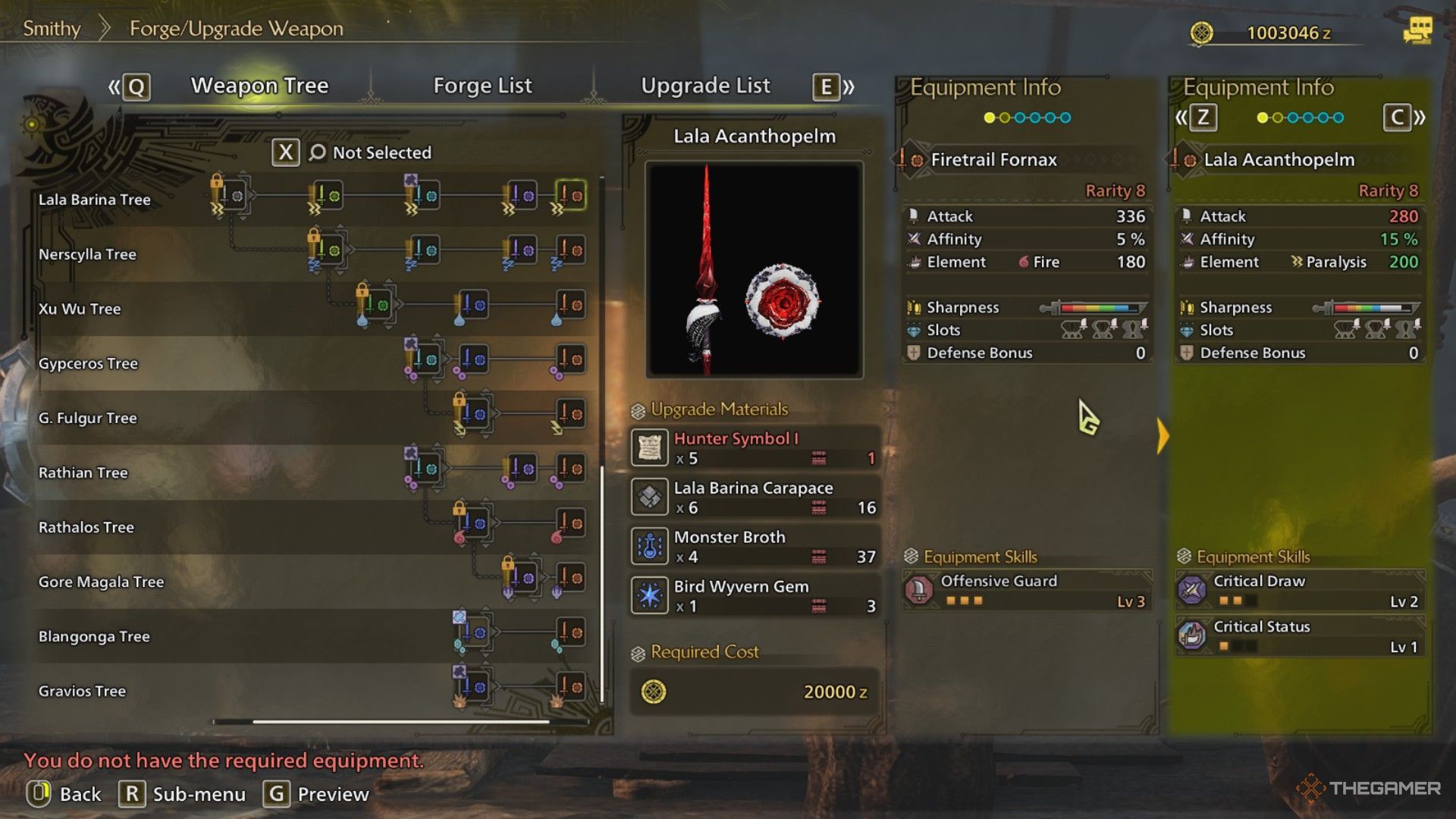Image resolution: width=1456 pixels, height=819 pixels.
Task: Click the Monster Broth material row
Action: point(755,547)
